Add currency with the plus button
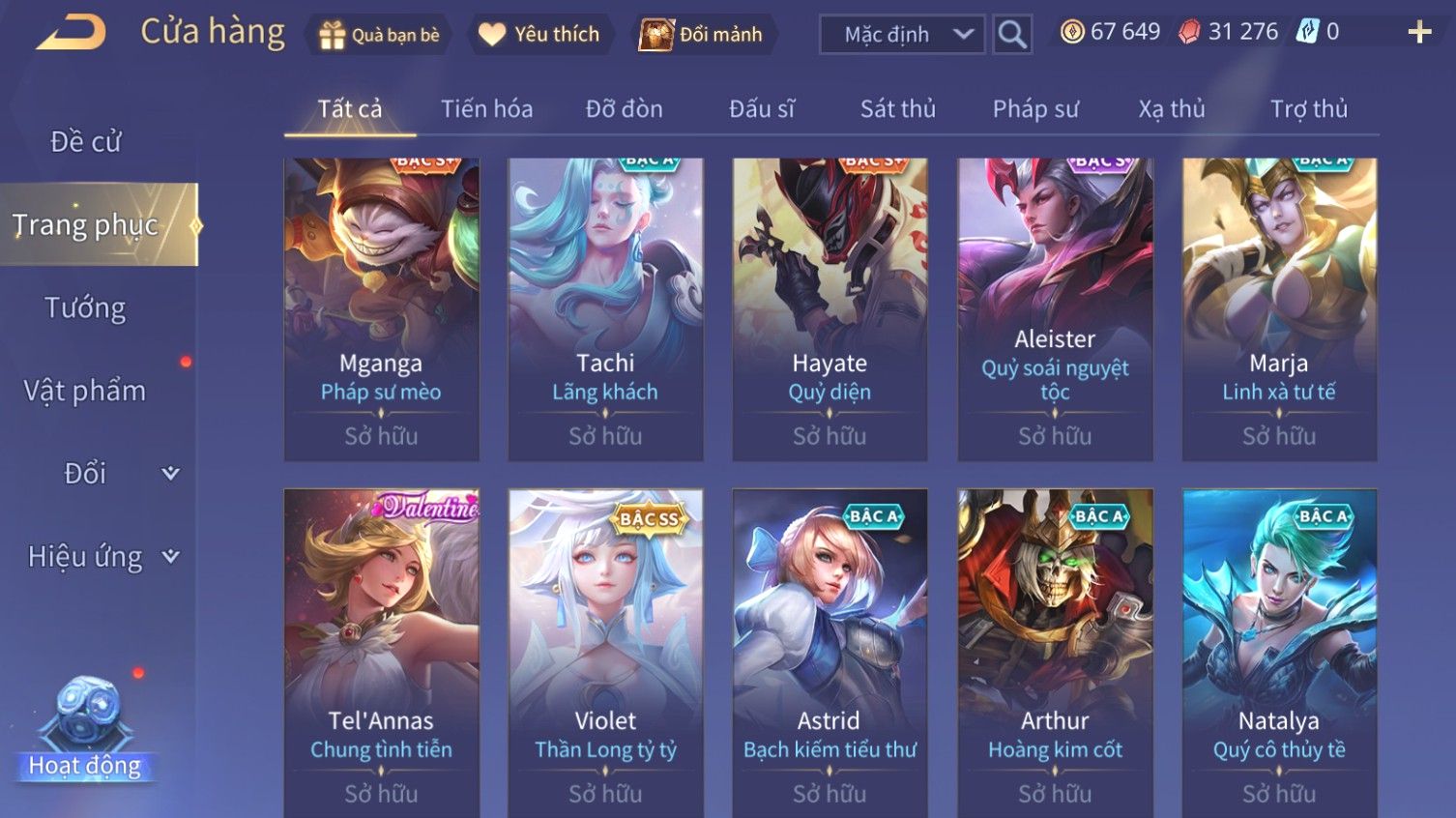This screenshot has height=818, width=1456. tap(1419, 33)
